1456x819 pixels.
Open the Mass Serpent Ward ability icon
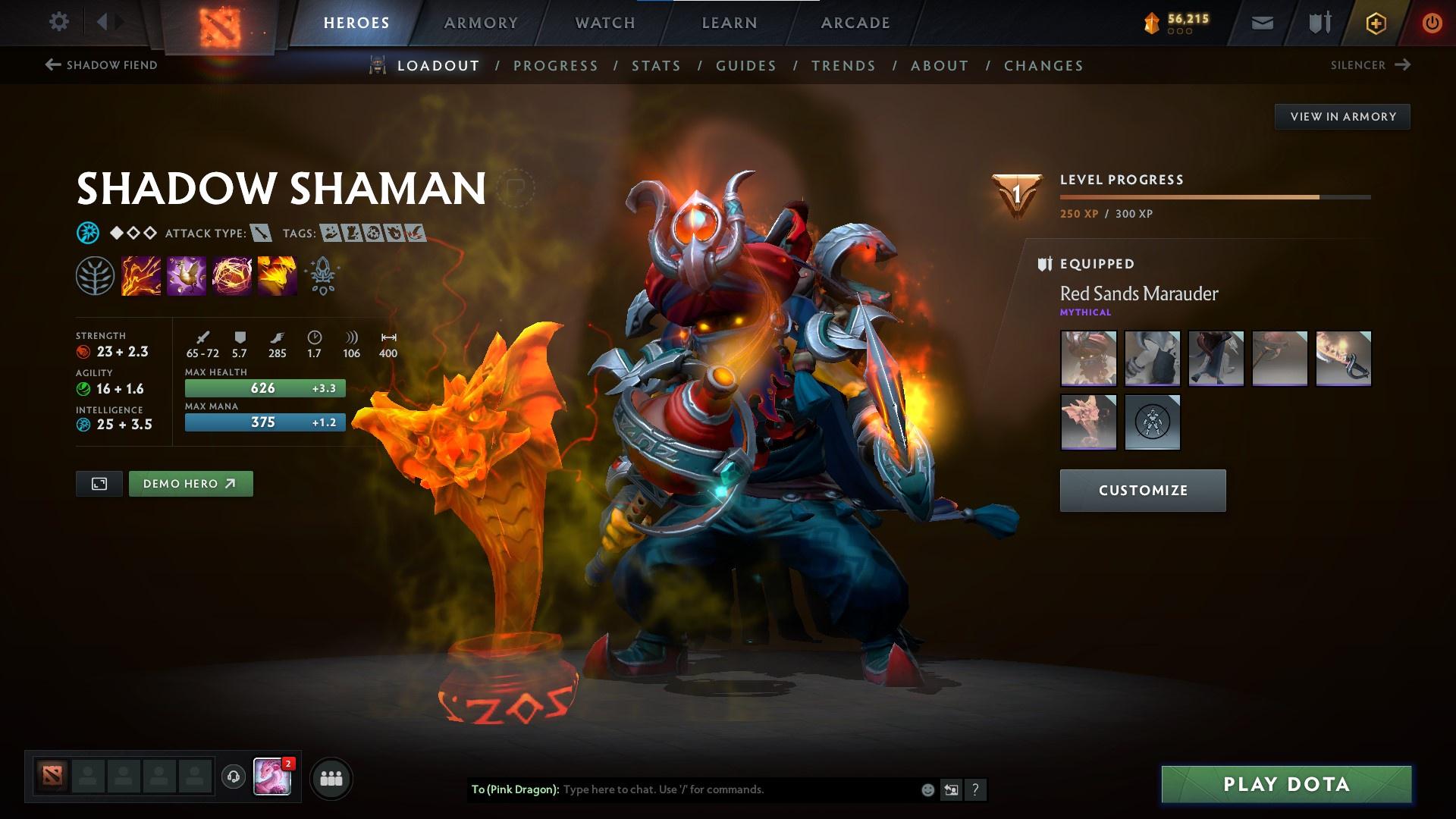[x=276, y=275]
